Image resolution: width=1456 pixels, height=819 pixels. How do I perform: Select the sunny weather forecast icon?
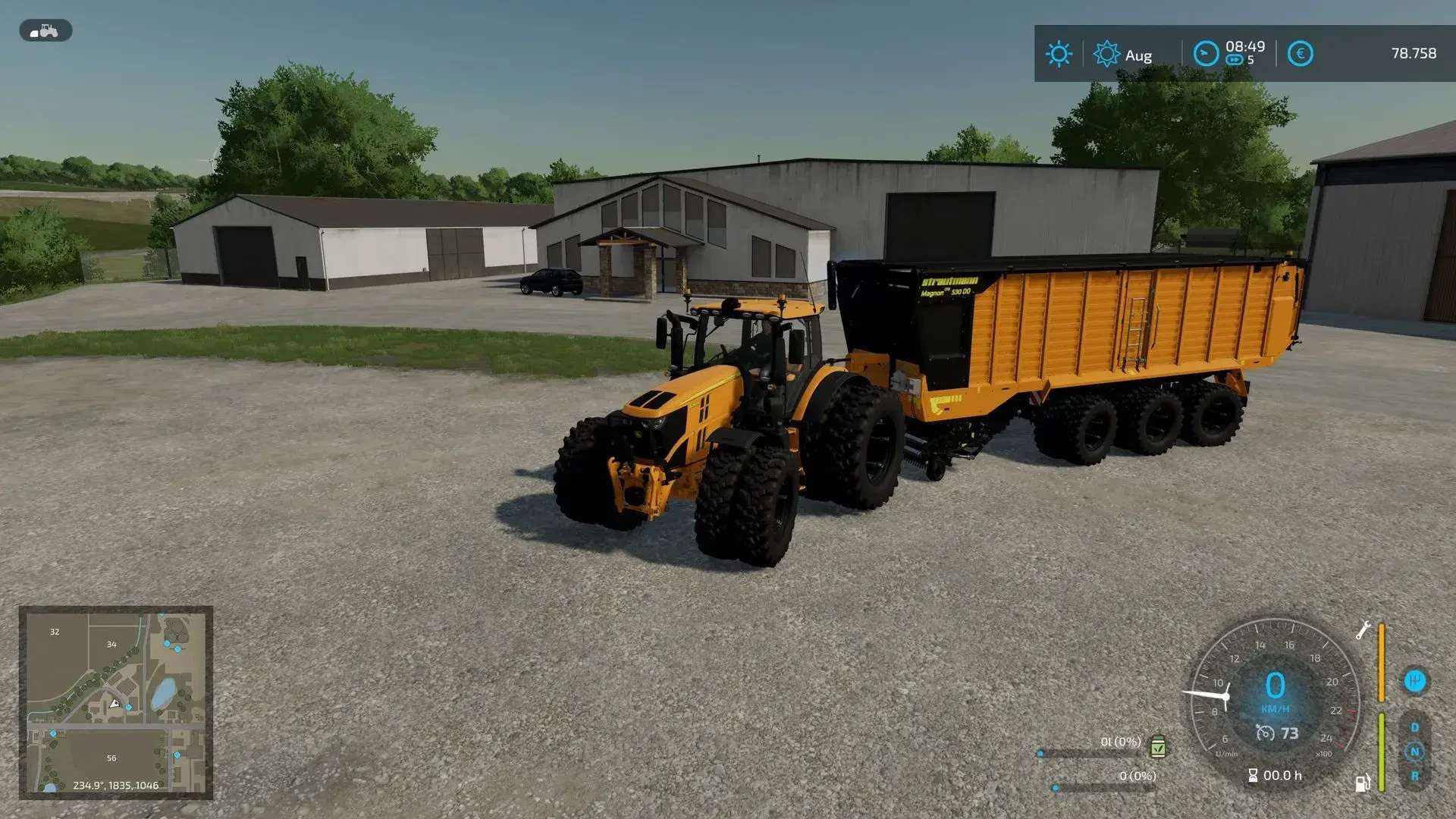point(1059,54)
